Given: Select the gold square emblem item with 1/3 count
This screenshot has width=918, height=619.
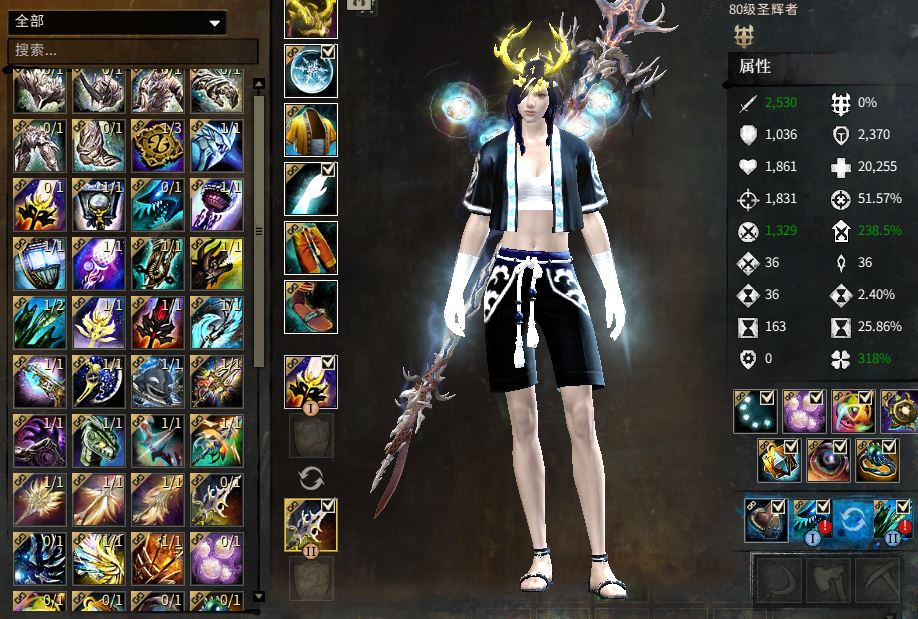Looking at the screenshot, I should (x=158, y=147).
